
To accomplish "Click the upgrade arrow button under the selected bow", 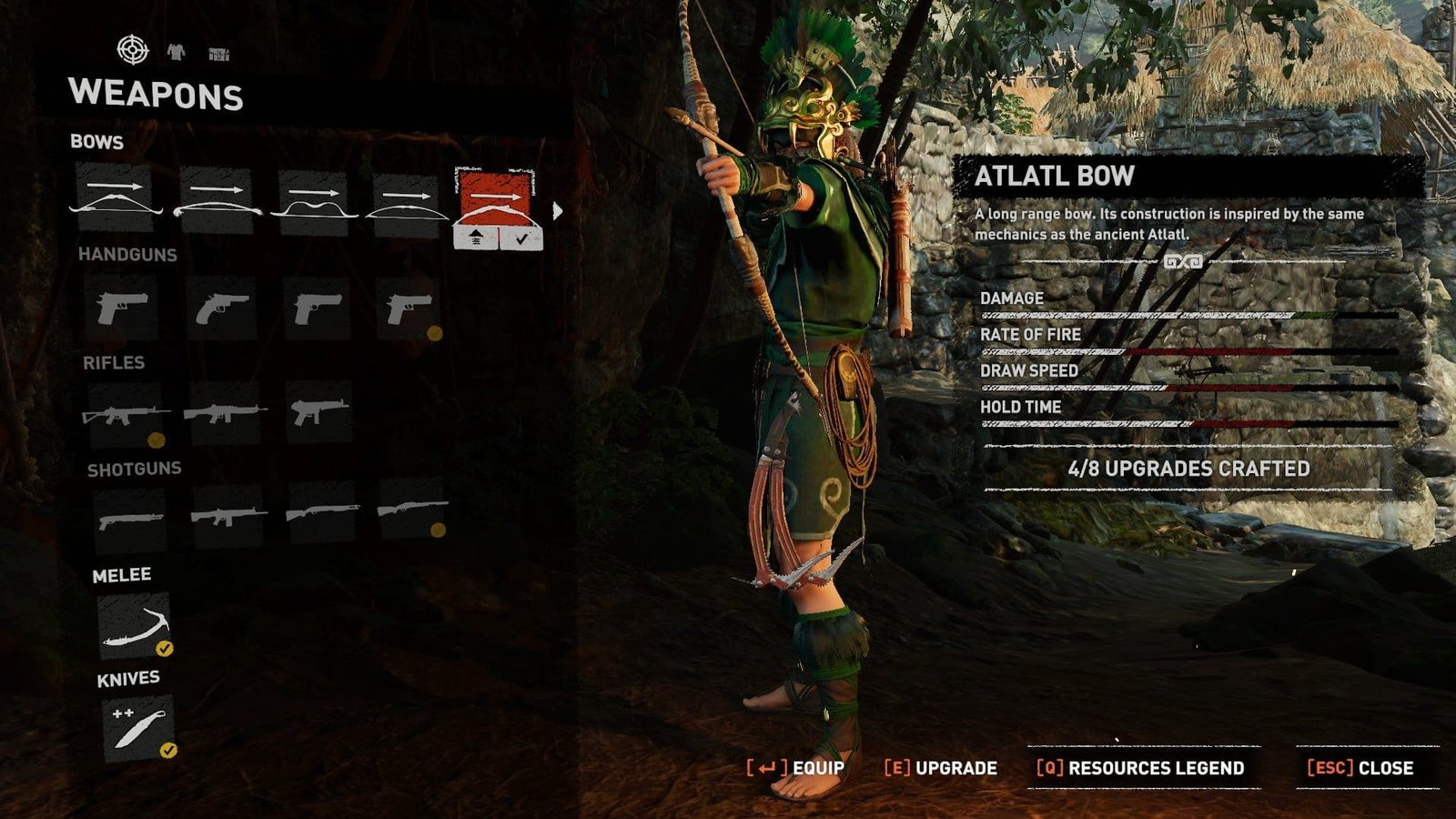I will (x=476, y=239).
